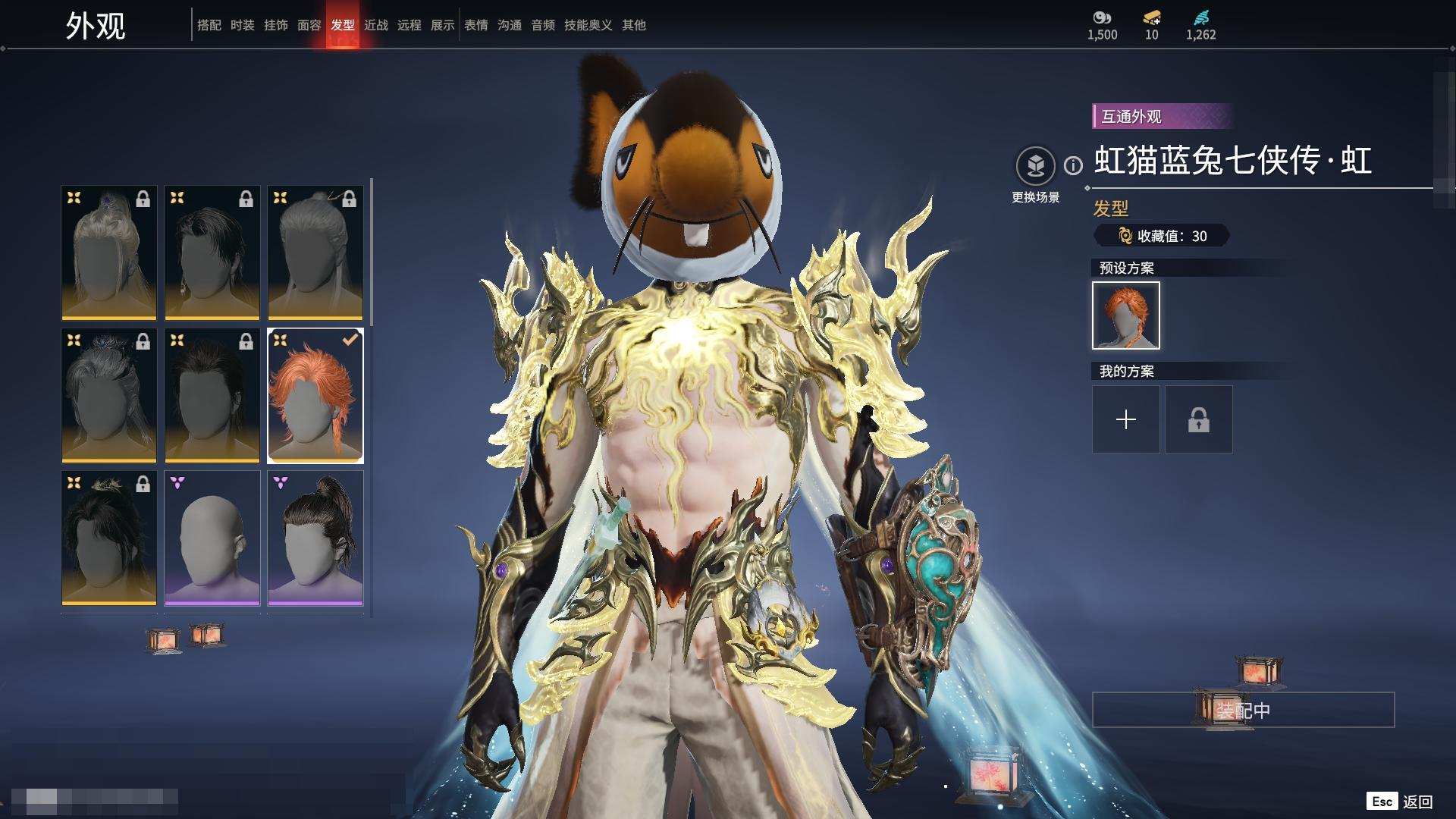Image resolution: width=1456 pixels, height=819 pixels.
Task: Select the 沟通 tab
Action: [x=509, y=25]
